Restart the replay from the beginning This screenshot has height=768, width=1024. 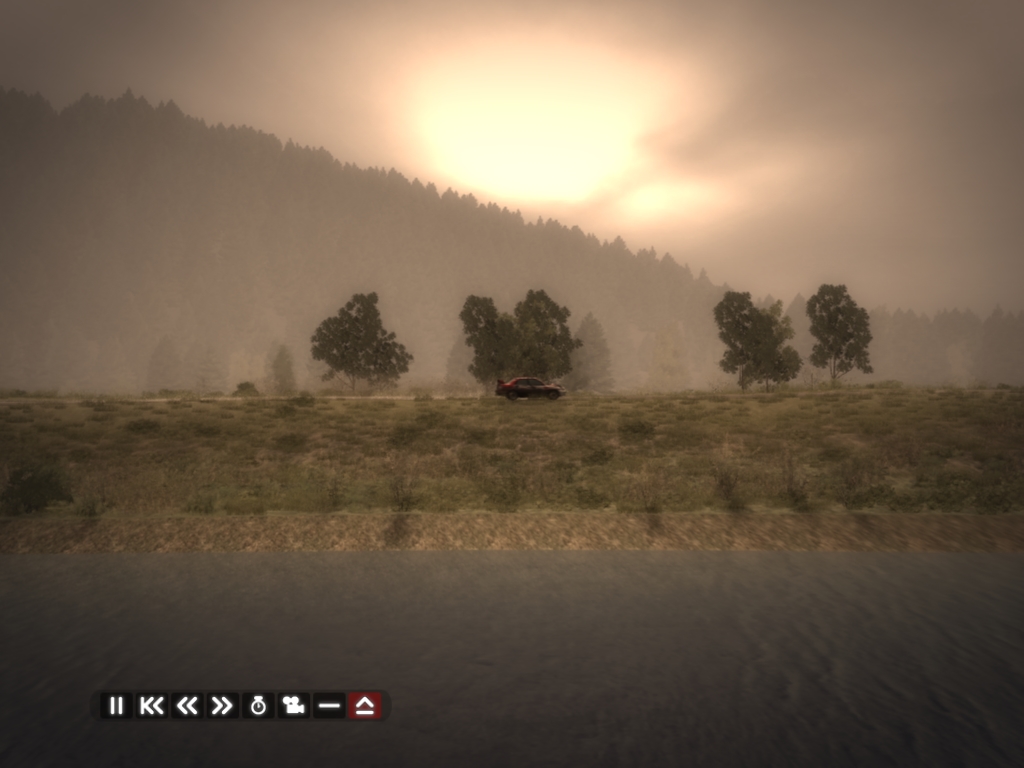point(151,706)
